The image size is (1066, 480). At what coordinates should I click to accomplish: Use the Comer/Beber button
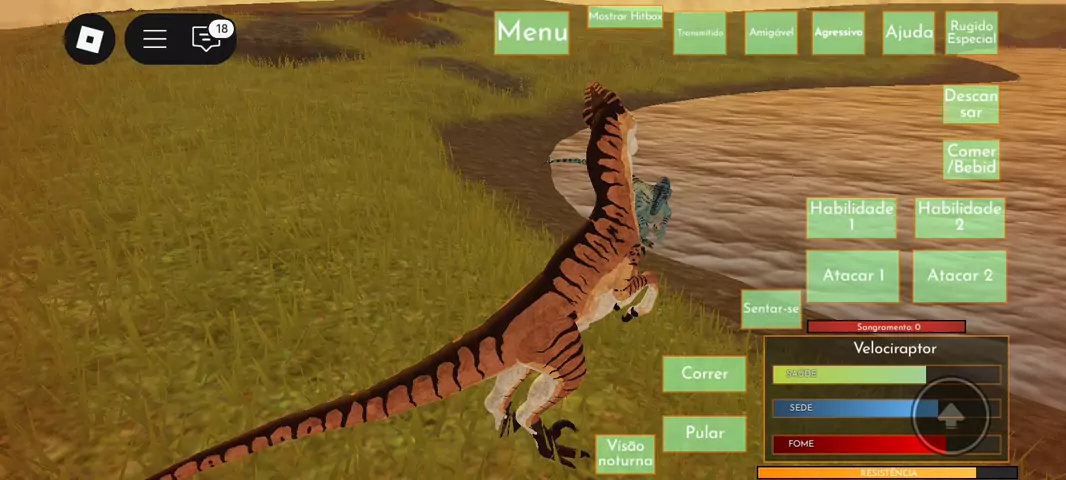pyautogui.click(x=971, y=160)
